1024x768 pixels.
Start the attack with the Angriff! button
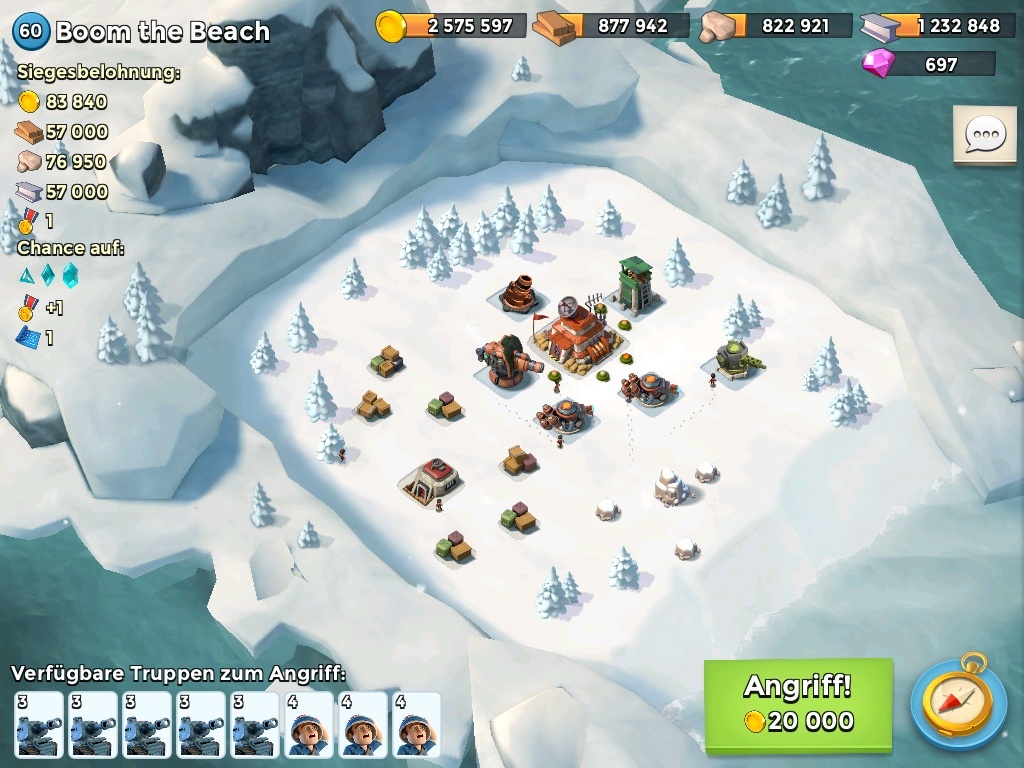[x=798, y=704]
